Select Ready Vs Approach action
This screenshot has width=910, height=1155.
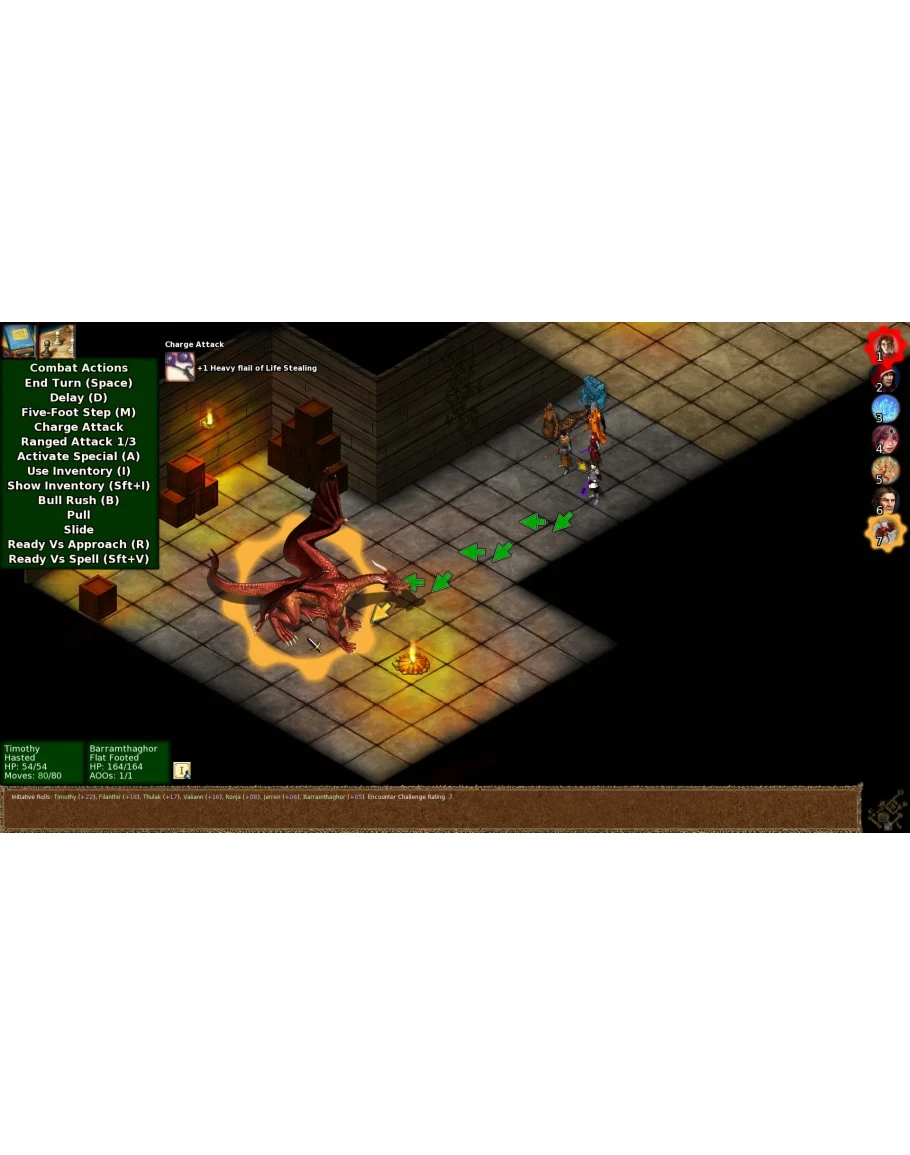(x=79, y=545)
